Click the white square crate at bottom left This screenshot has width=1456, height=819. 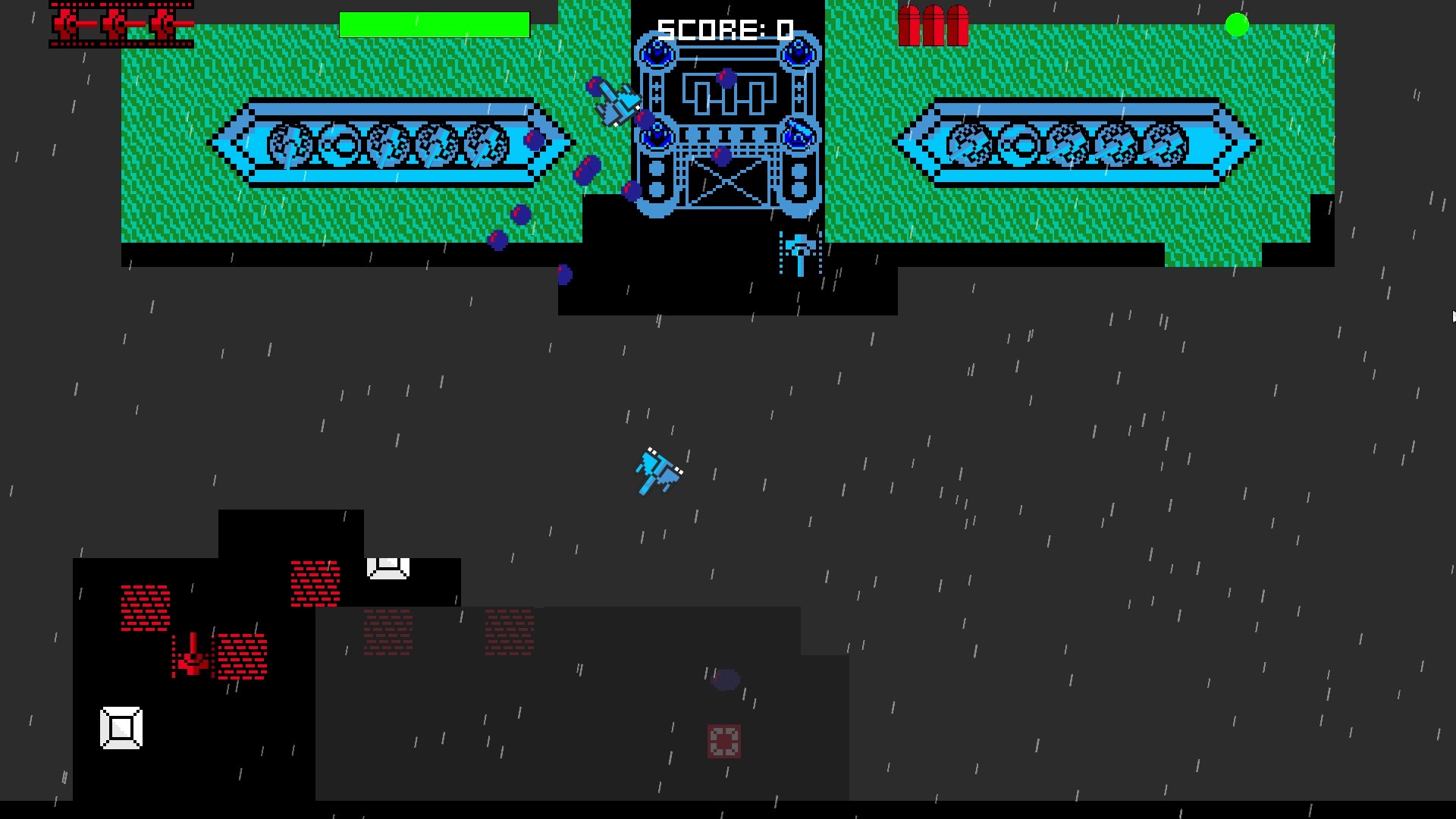tap(121, 728)
